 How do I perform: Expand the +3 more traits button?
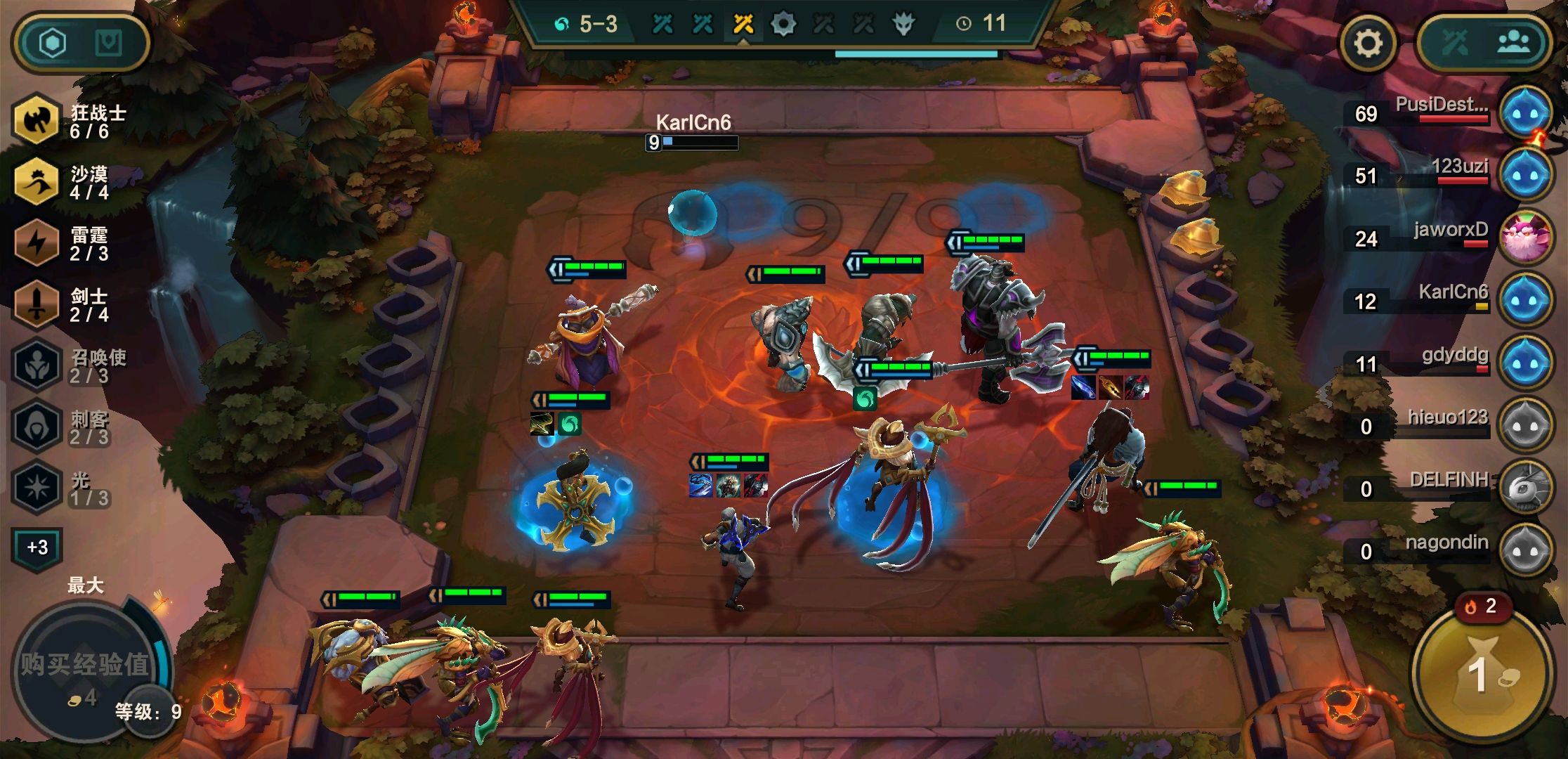click(37, 547)
